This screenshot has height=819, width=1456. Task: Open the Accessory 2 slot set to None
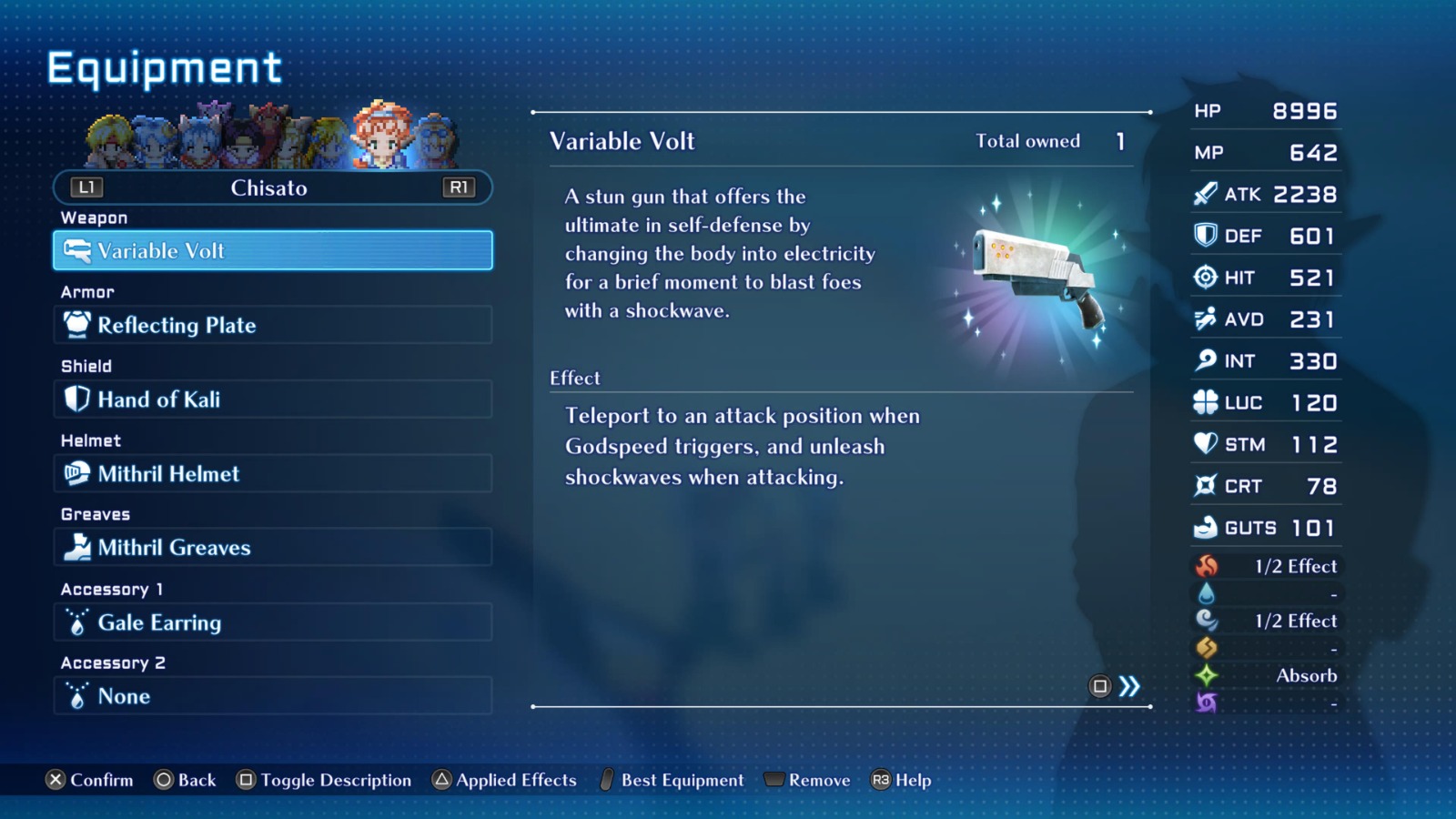click(x=271, y=696)
